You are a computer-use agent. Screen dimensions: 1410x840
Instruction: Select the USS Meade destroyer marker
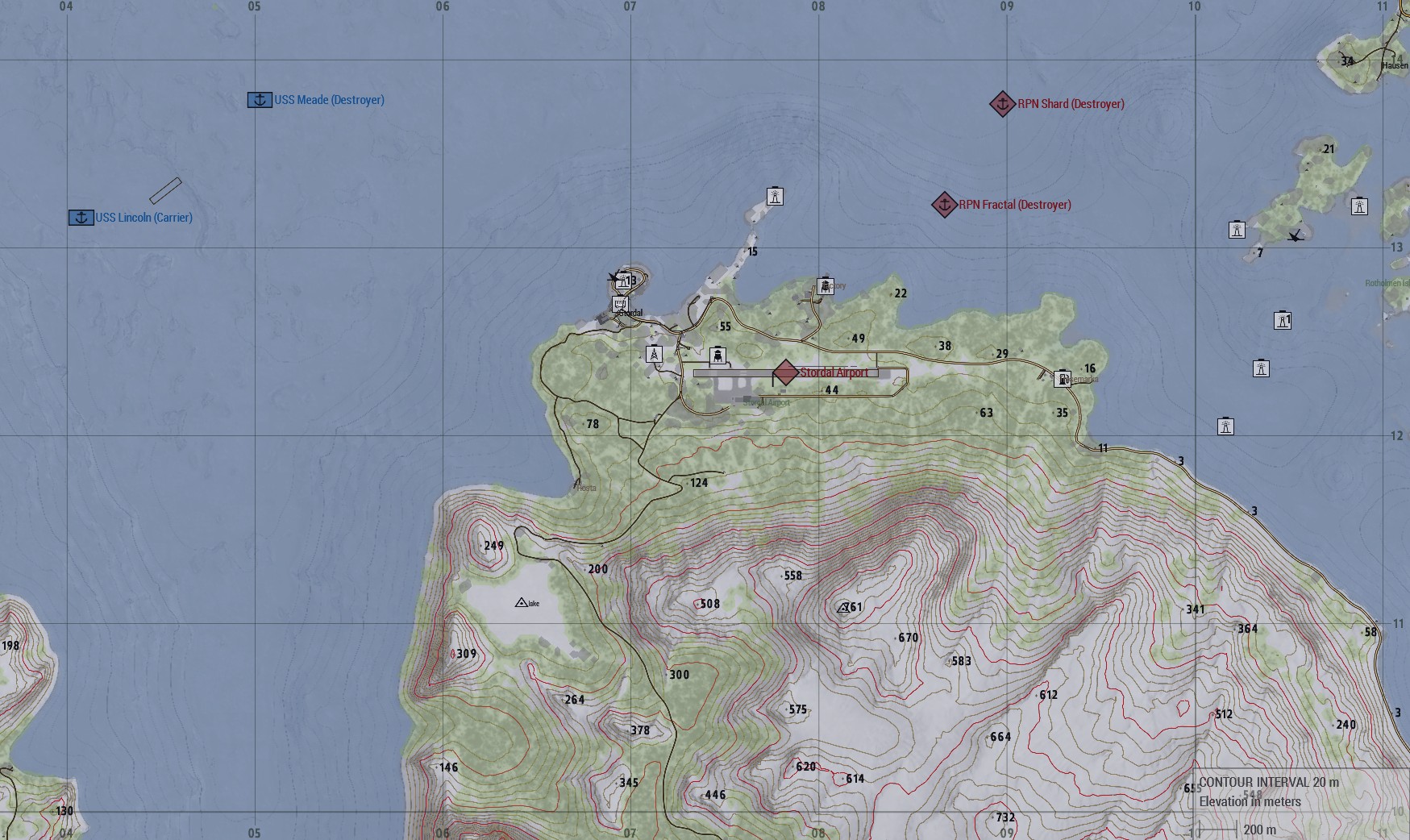[x=260, y=100]
